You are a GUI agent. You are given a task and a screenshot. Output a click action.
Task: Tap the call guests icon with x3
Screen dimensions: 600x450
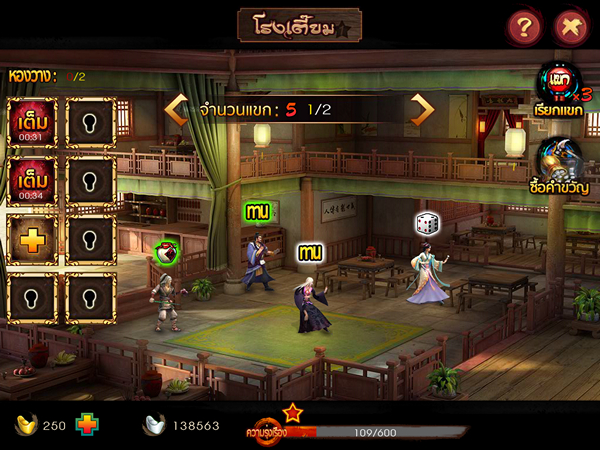(x=560, y=84)
